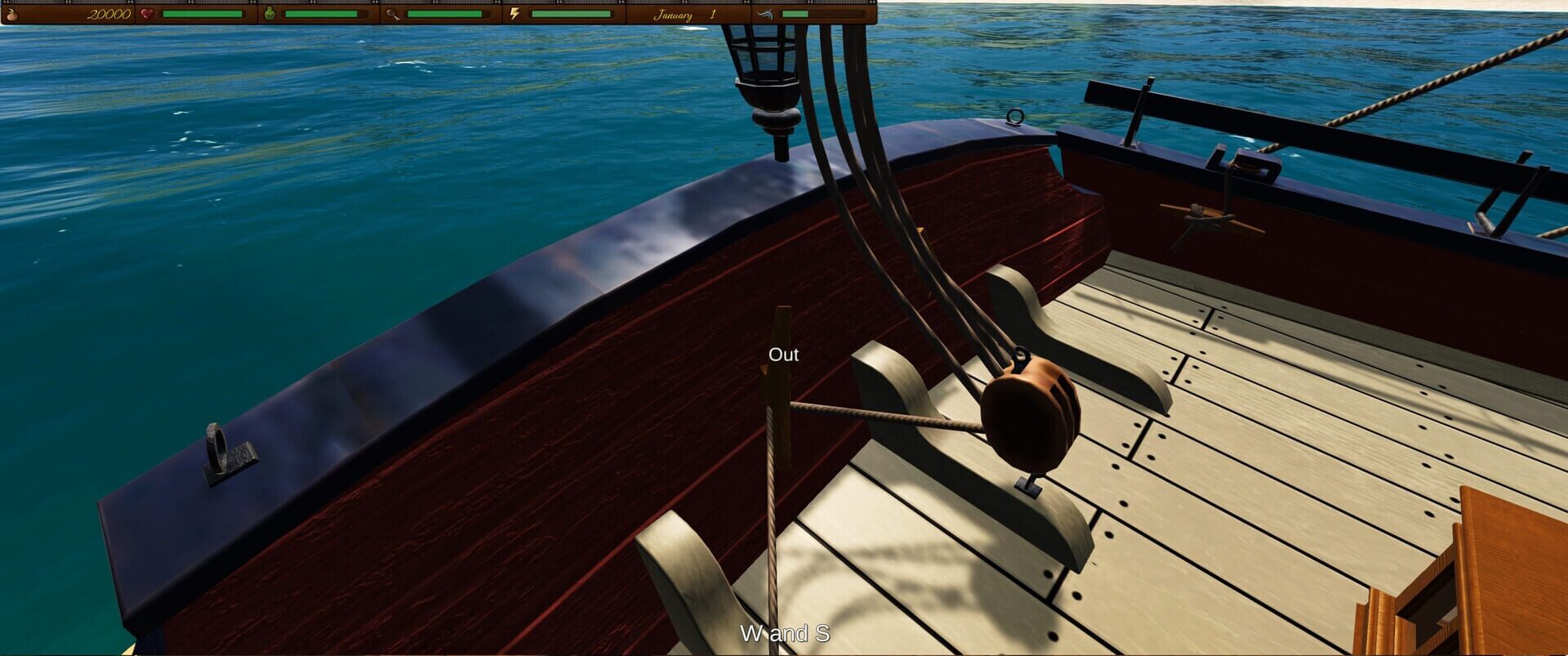Select the magnifying glass spyglass icon
The width and height of the screenshot is (1568, 656).
point(390,15)
